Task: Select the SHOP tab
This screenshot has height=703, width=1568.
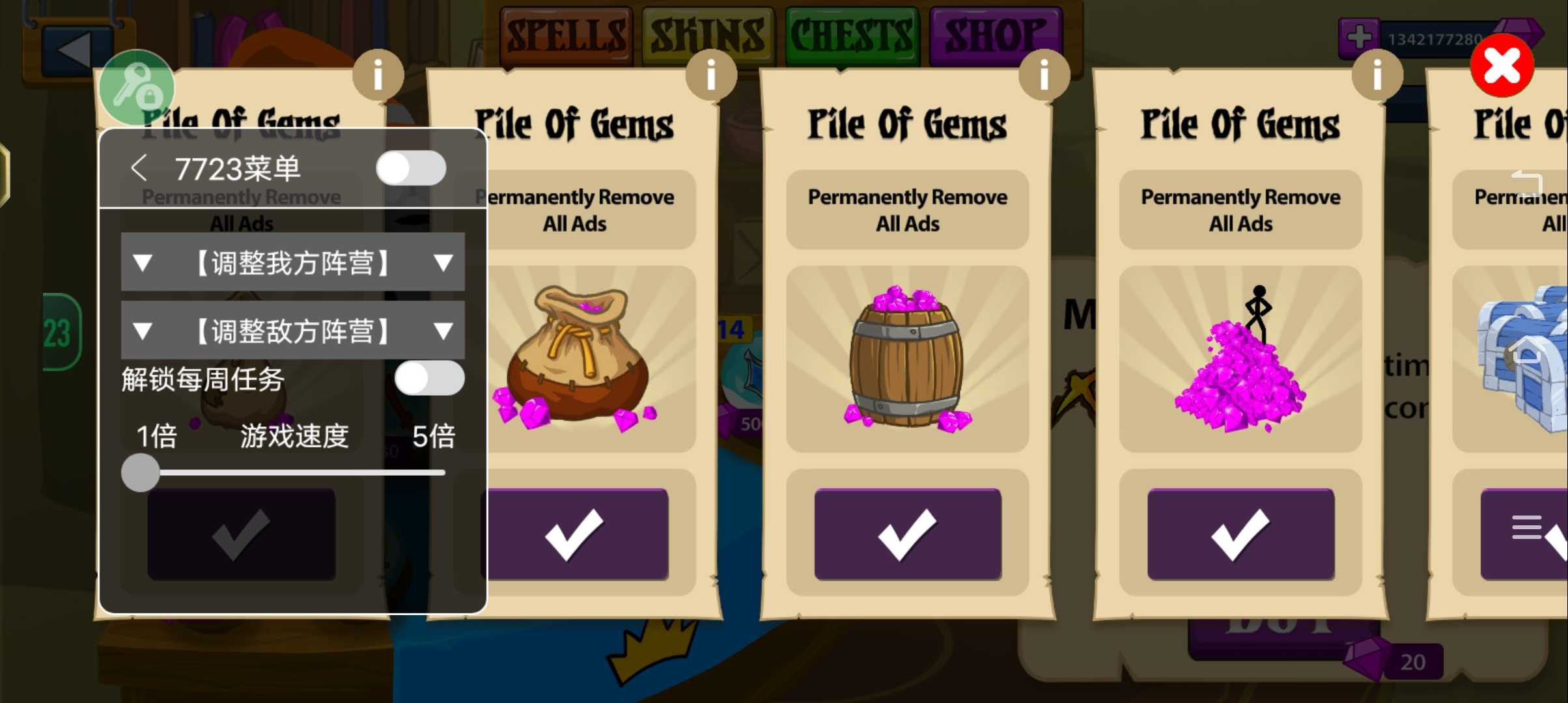Action: point(994,35)
